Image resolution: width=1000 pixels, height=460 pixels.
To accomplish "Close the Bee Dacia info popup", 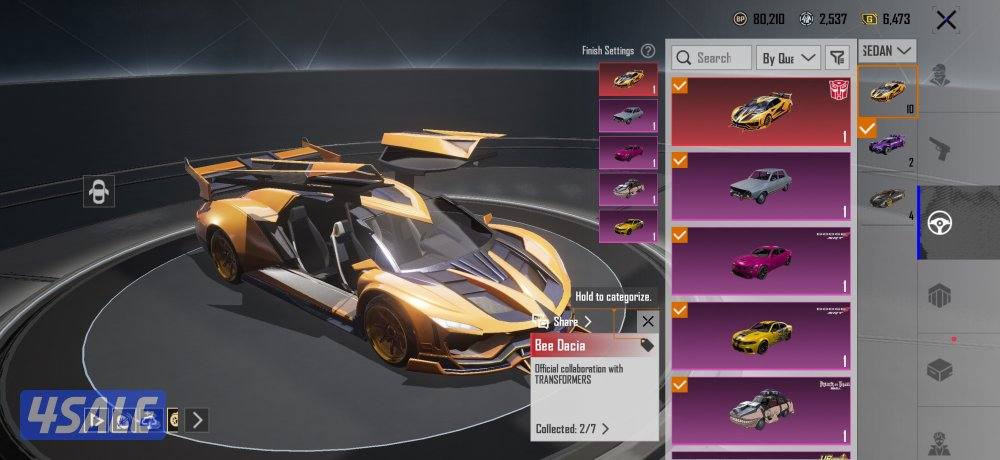I will coord(648,321).
